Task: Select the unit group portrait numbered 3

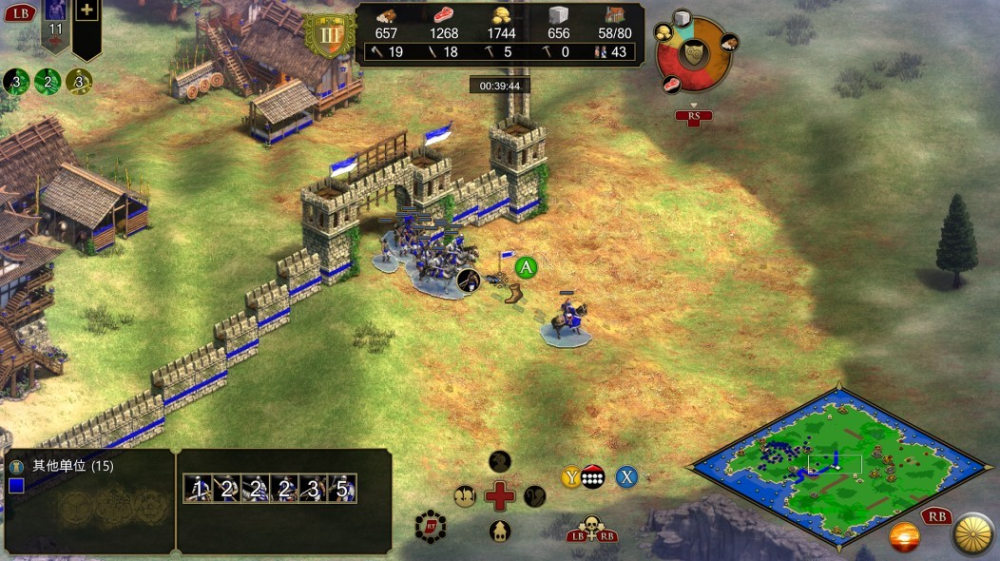Action: coord(314,488)
